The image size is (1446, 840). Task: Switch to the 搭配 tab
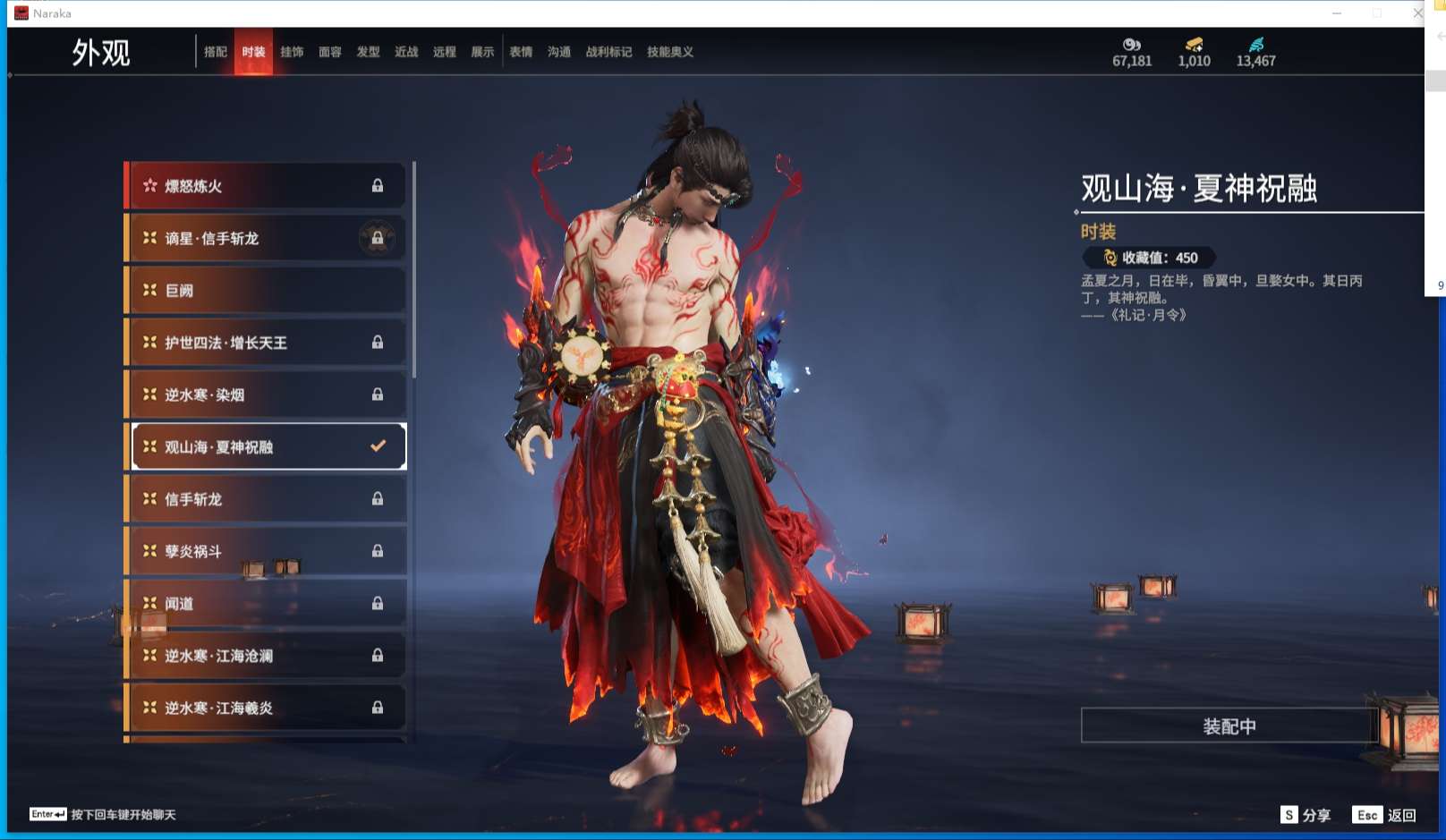pyautogui.click(x=215, y=52)
